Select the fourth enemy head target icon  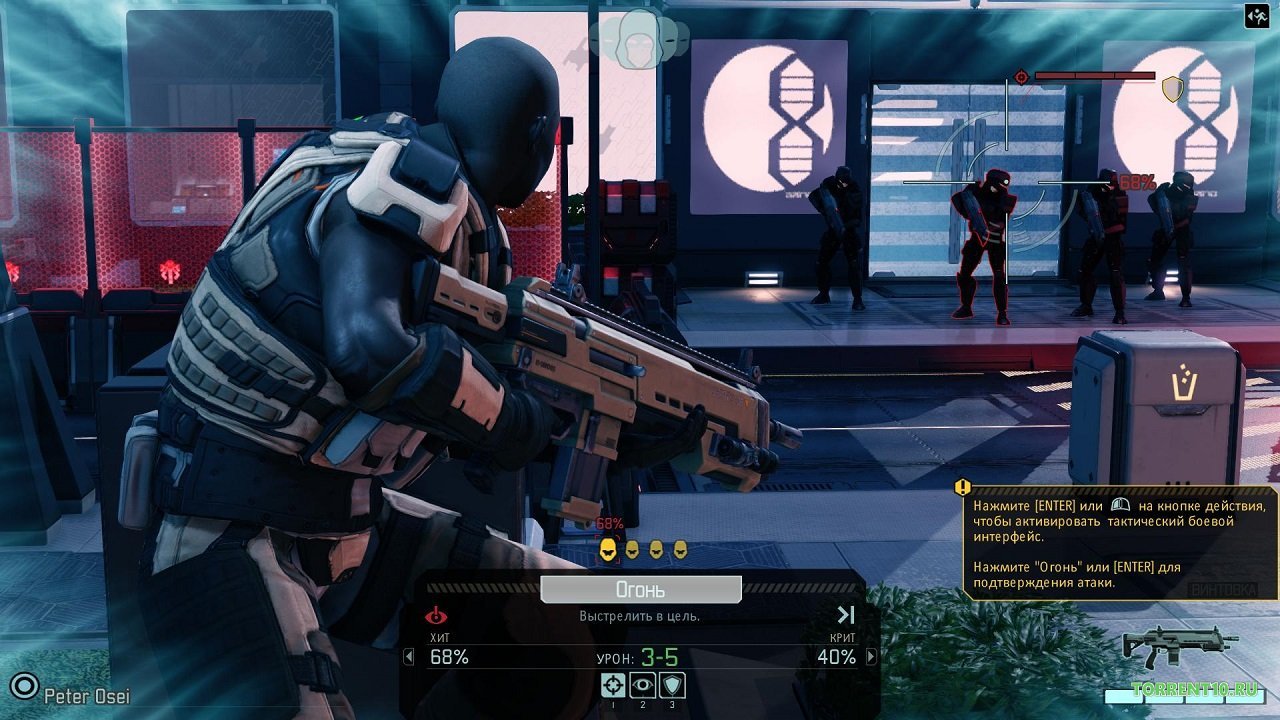(680, 549)
